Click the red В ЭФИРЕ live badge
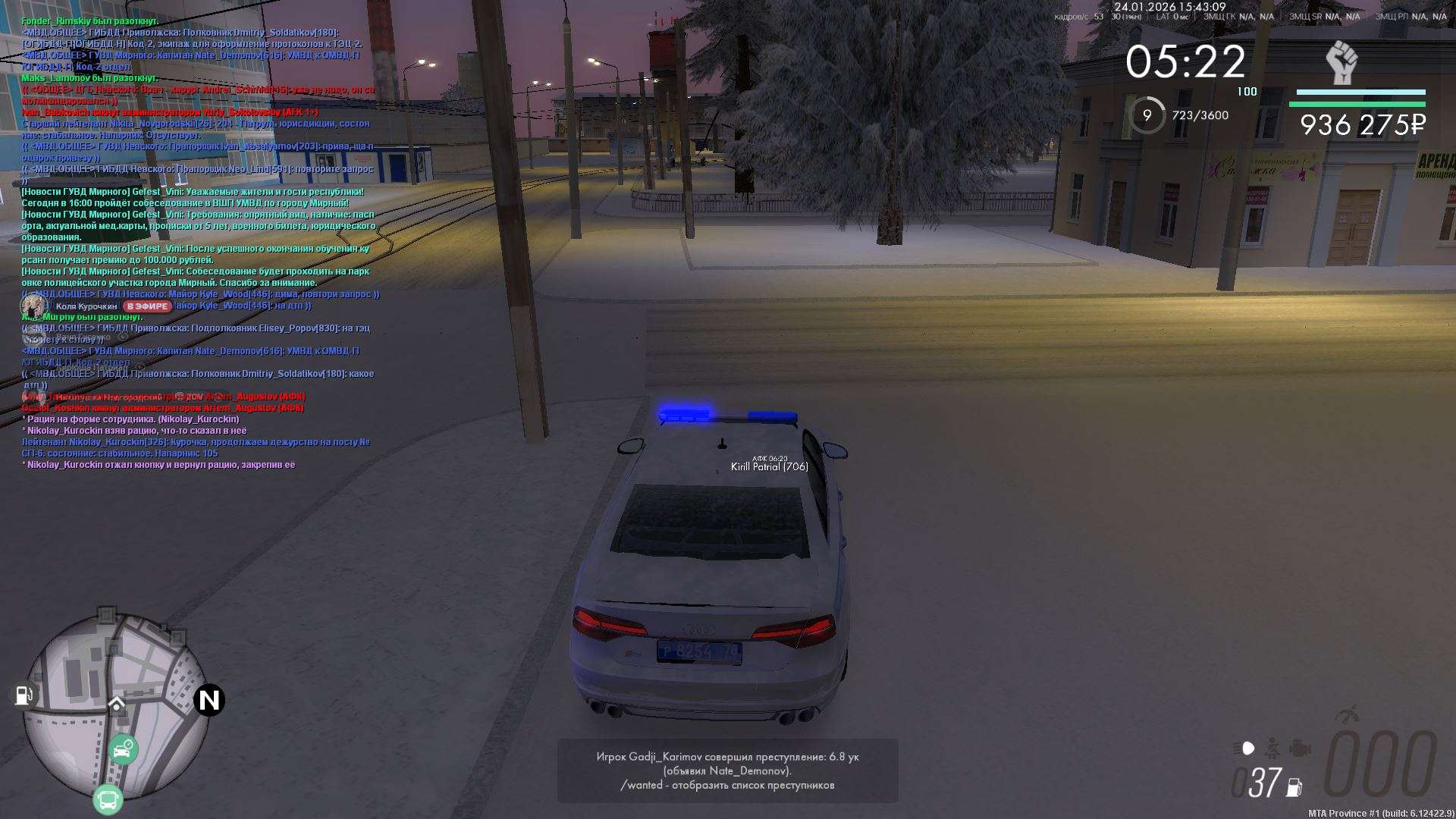 pyautogui.click(x=148, y=306)
